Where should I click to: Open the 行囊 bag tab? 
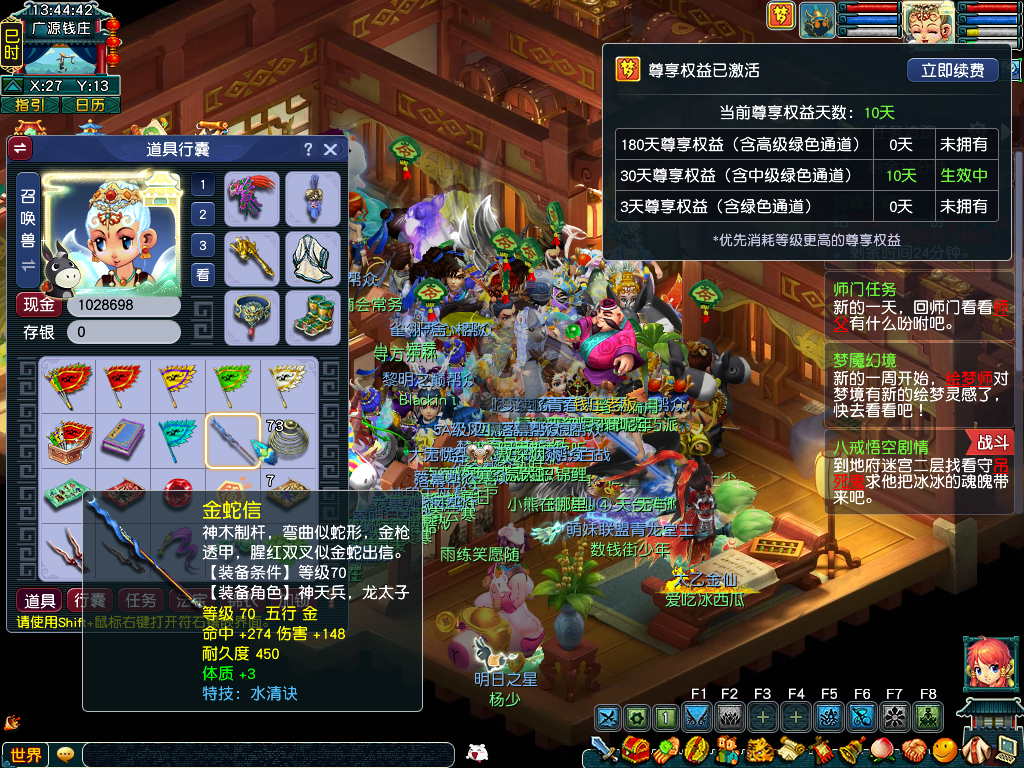pos(90,600)
